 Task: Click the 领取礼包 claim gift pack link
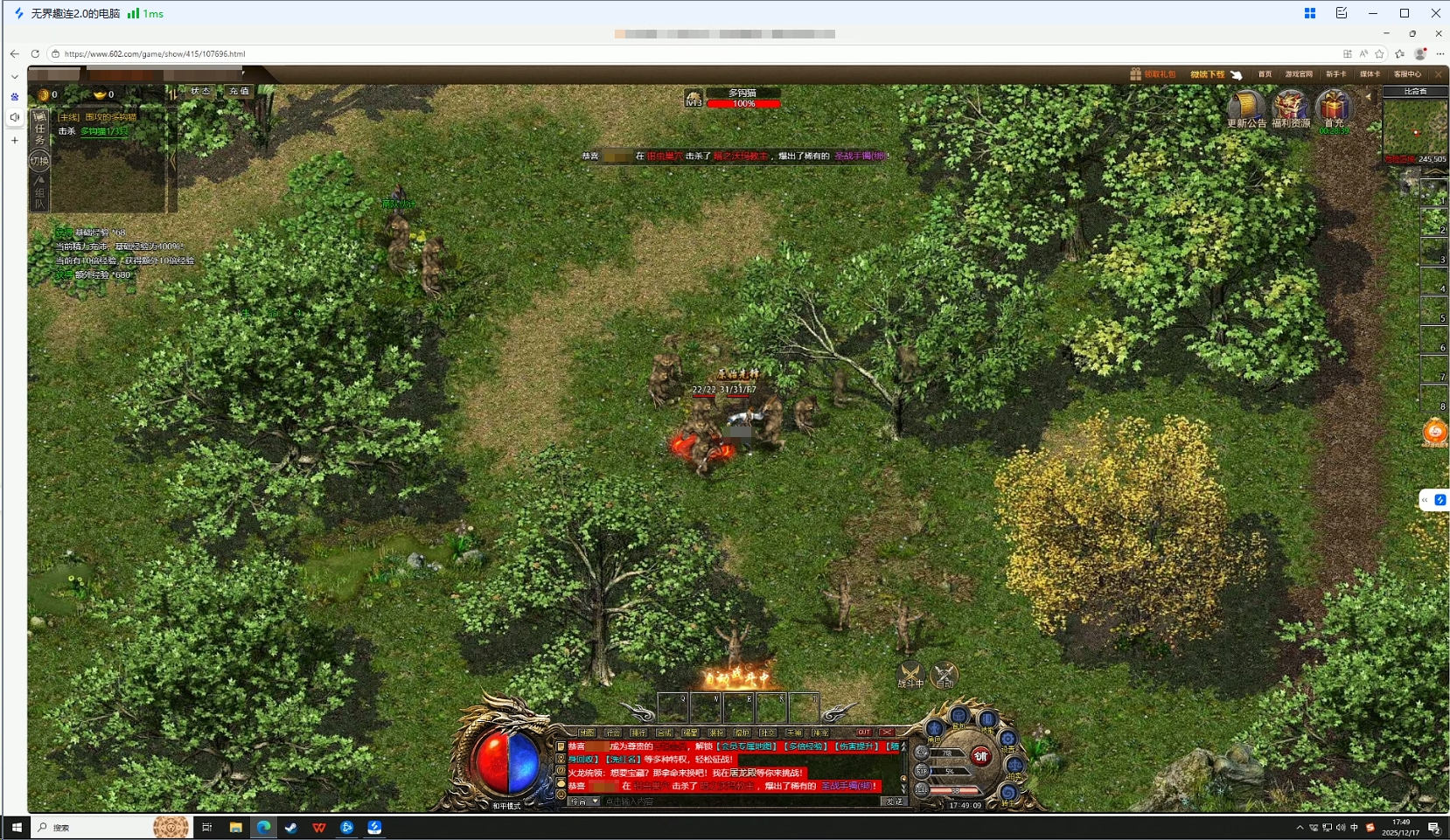[1154, 74]
